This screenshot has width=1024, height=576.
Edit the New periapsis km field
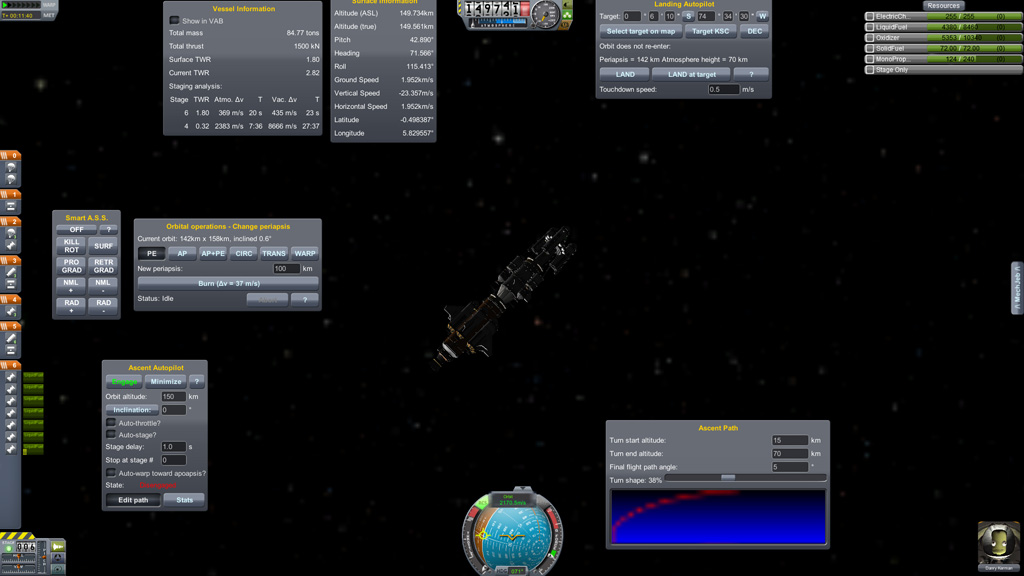[x=286, y=268]
